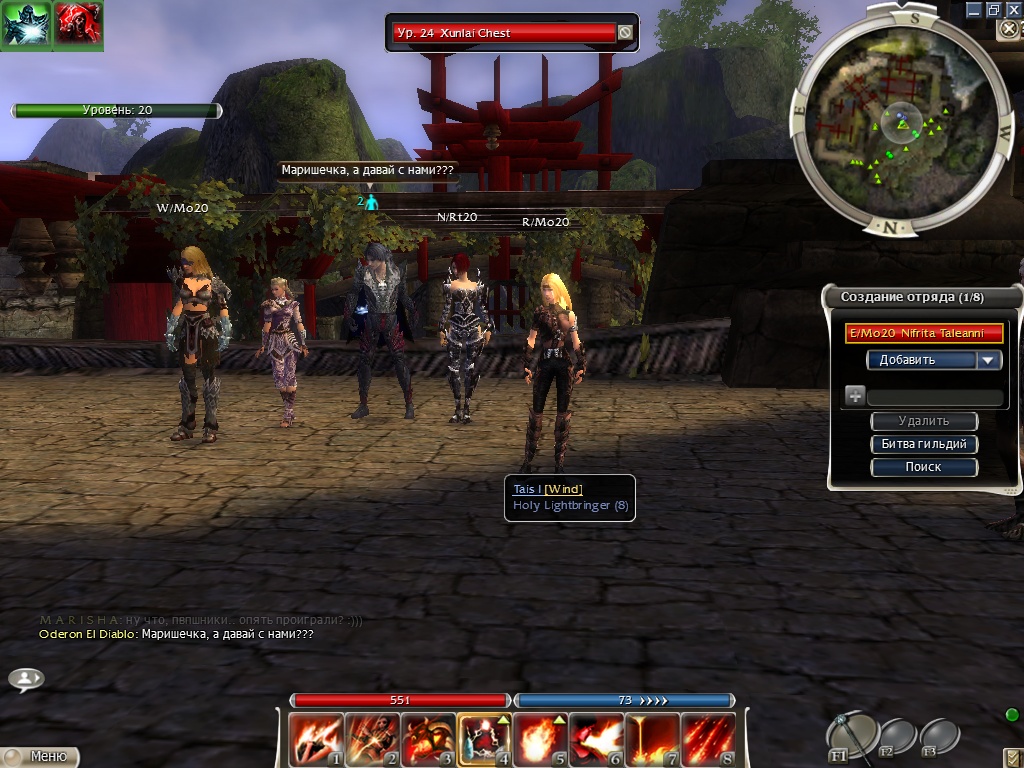Activate the fire breath skill in slot 6
The image size is (1024, 768).
coord(597,739)
